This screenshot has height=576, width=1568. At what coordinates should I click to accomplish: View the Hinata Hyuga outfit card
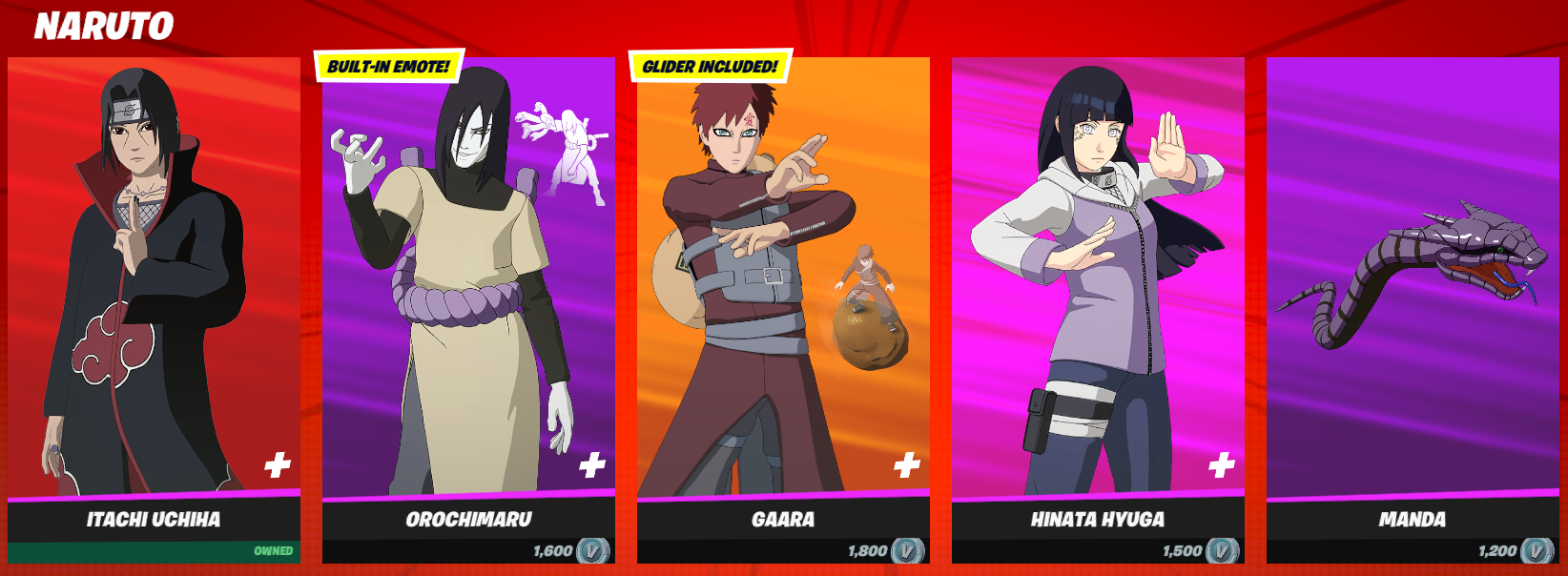coord(1097,286)
